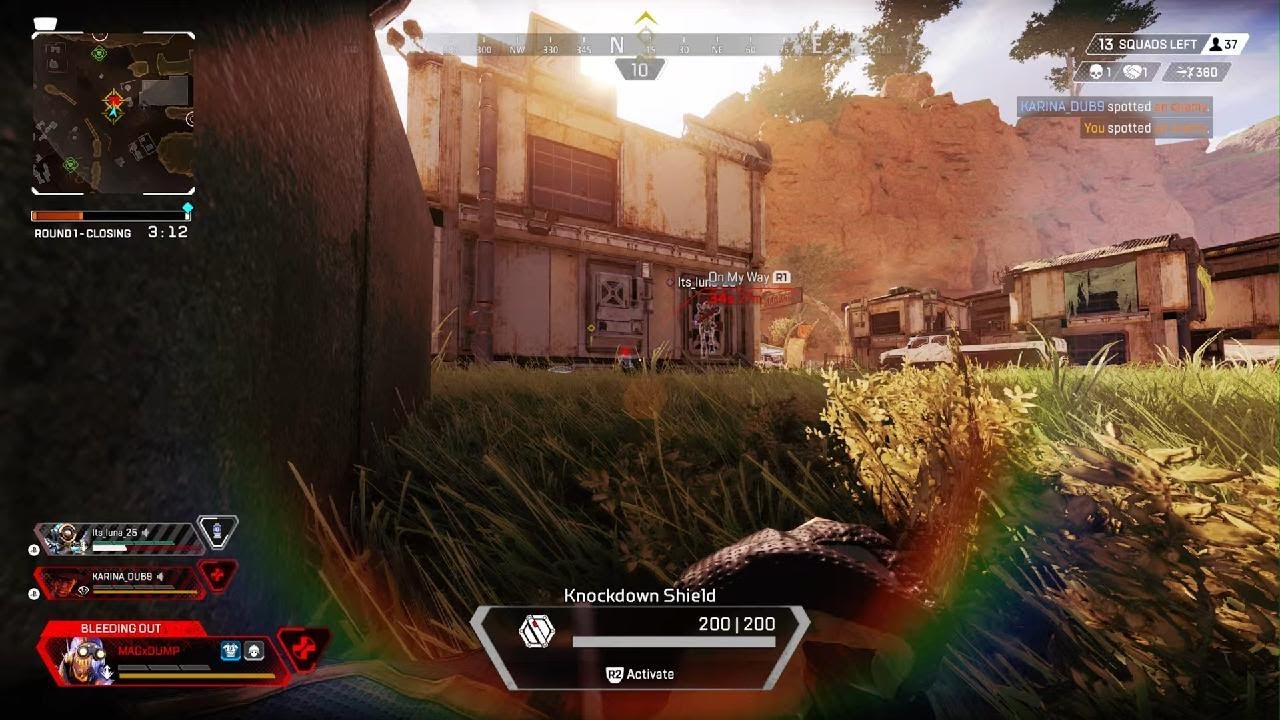Click the "You spotted an enemy" feed entry

(1146, 128)
